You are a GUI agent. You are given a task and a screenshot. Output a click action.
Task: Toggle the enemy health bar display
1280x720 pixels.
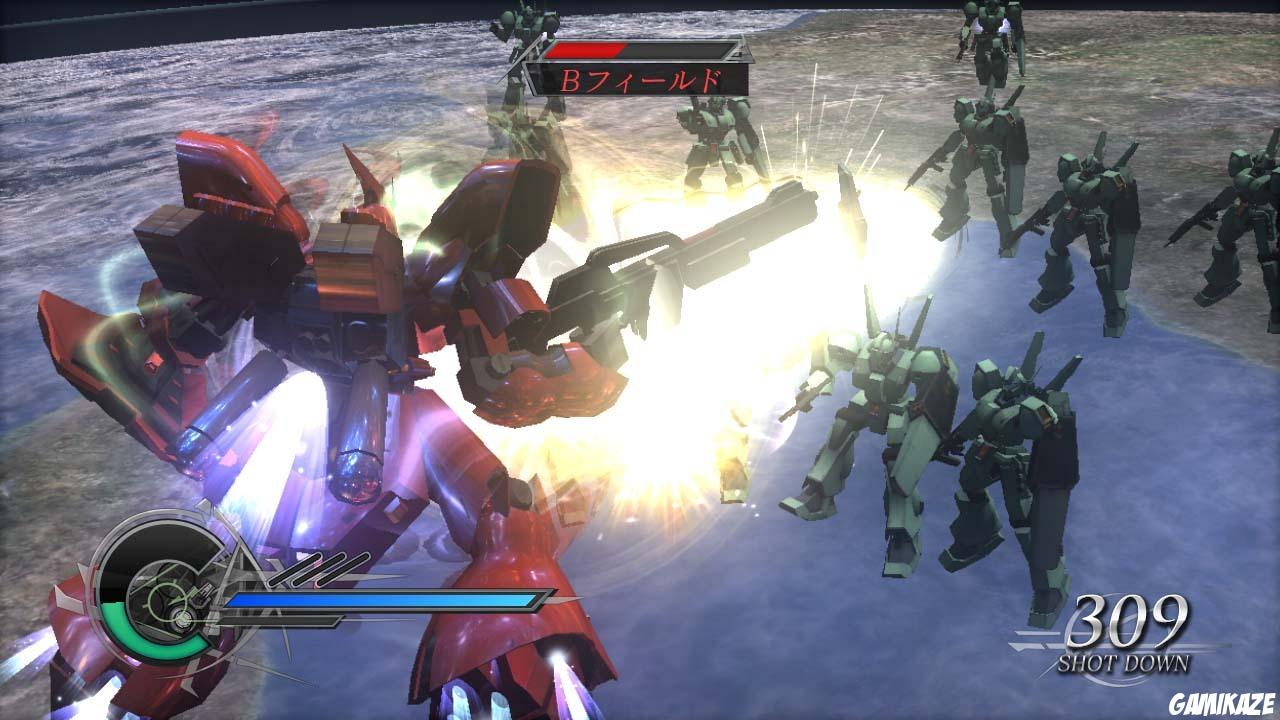(636, 47)
